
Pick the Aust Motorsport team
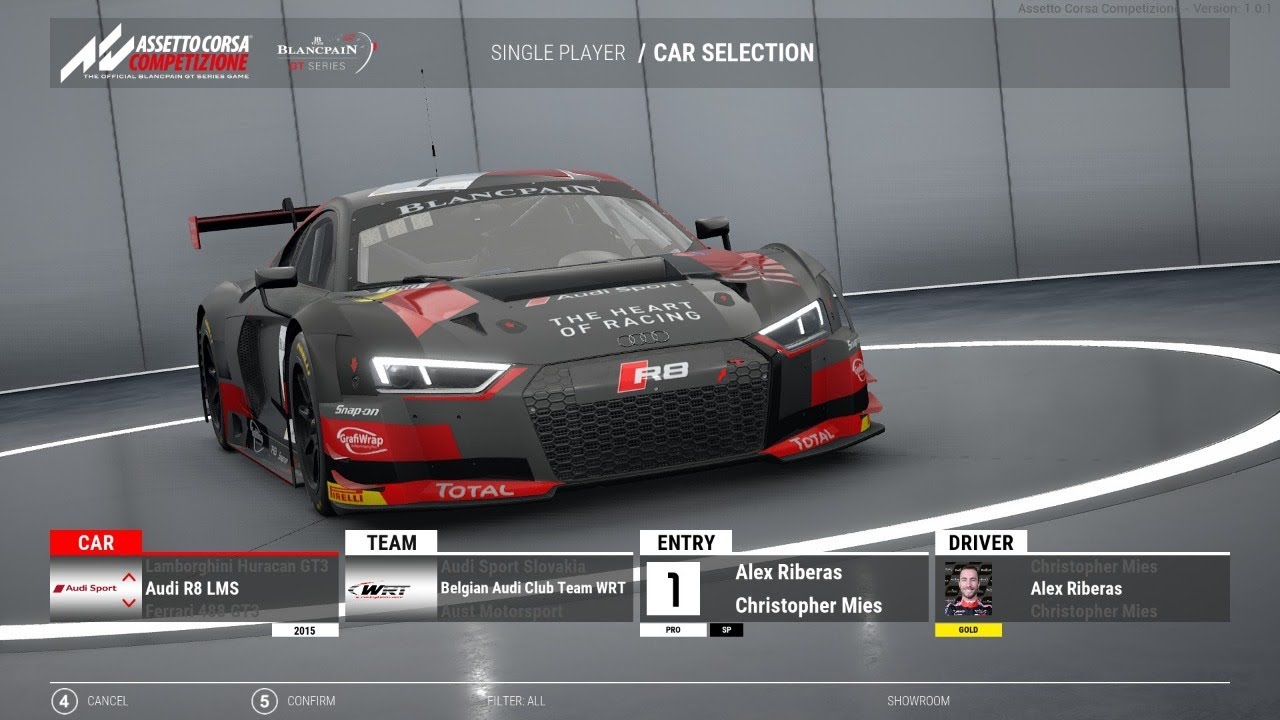[x=501, y=610]
